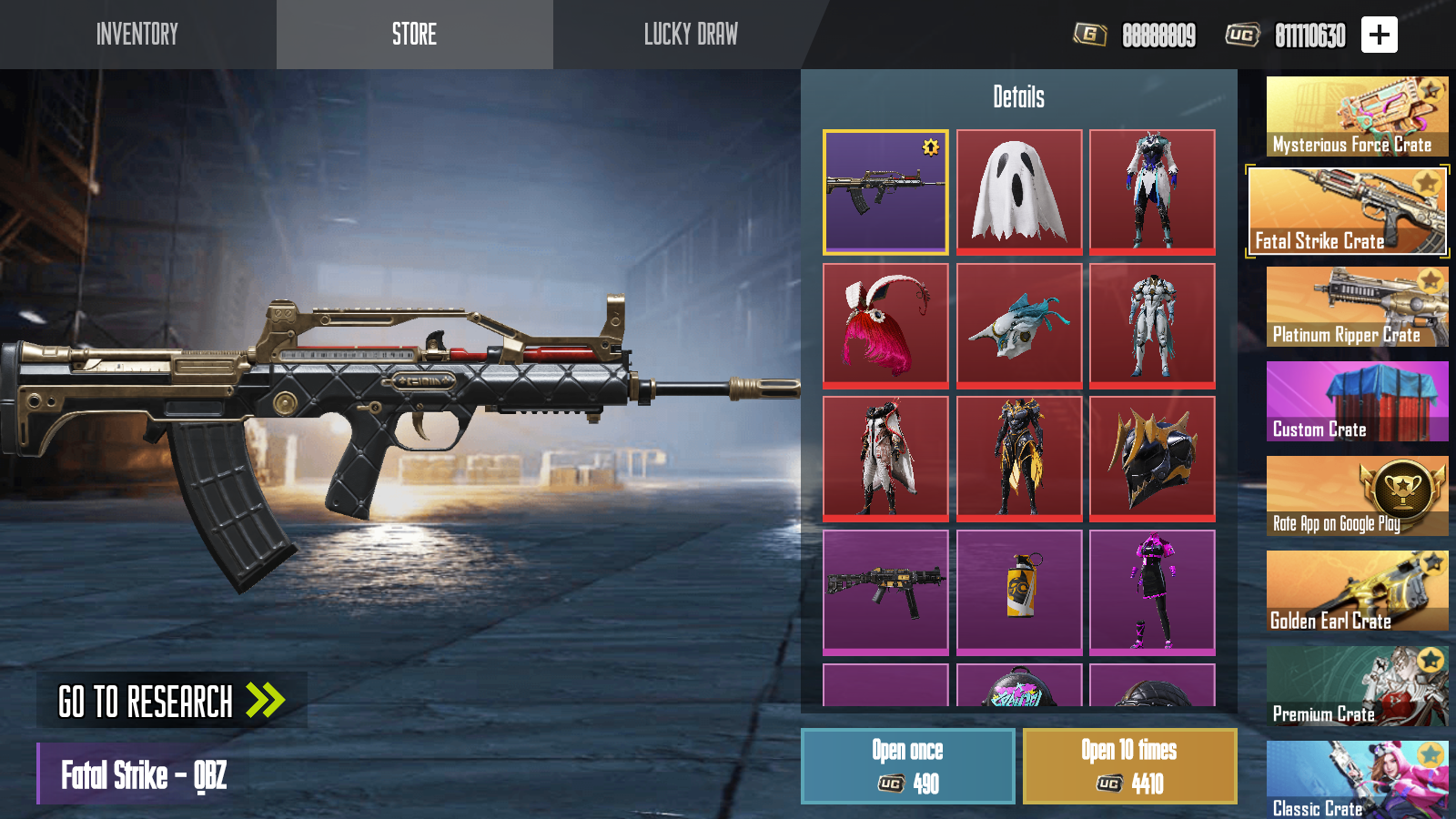Click Rate App on Google Play
Image resolution: width=1456 pixels, height=819 pixels.
click(x=1357, y=496)
